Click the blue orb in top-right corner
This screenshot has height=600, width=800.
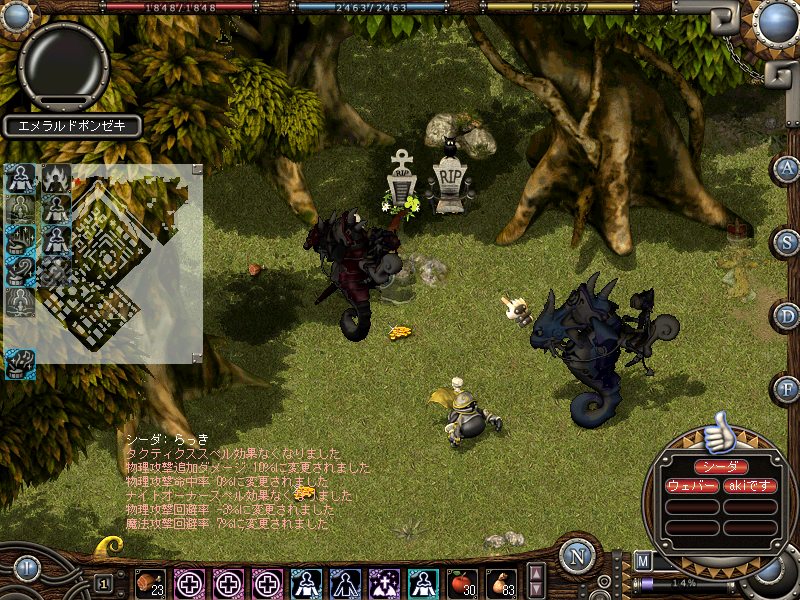point(776,22)
